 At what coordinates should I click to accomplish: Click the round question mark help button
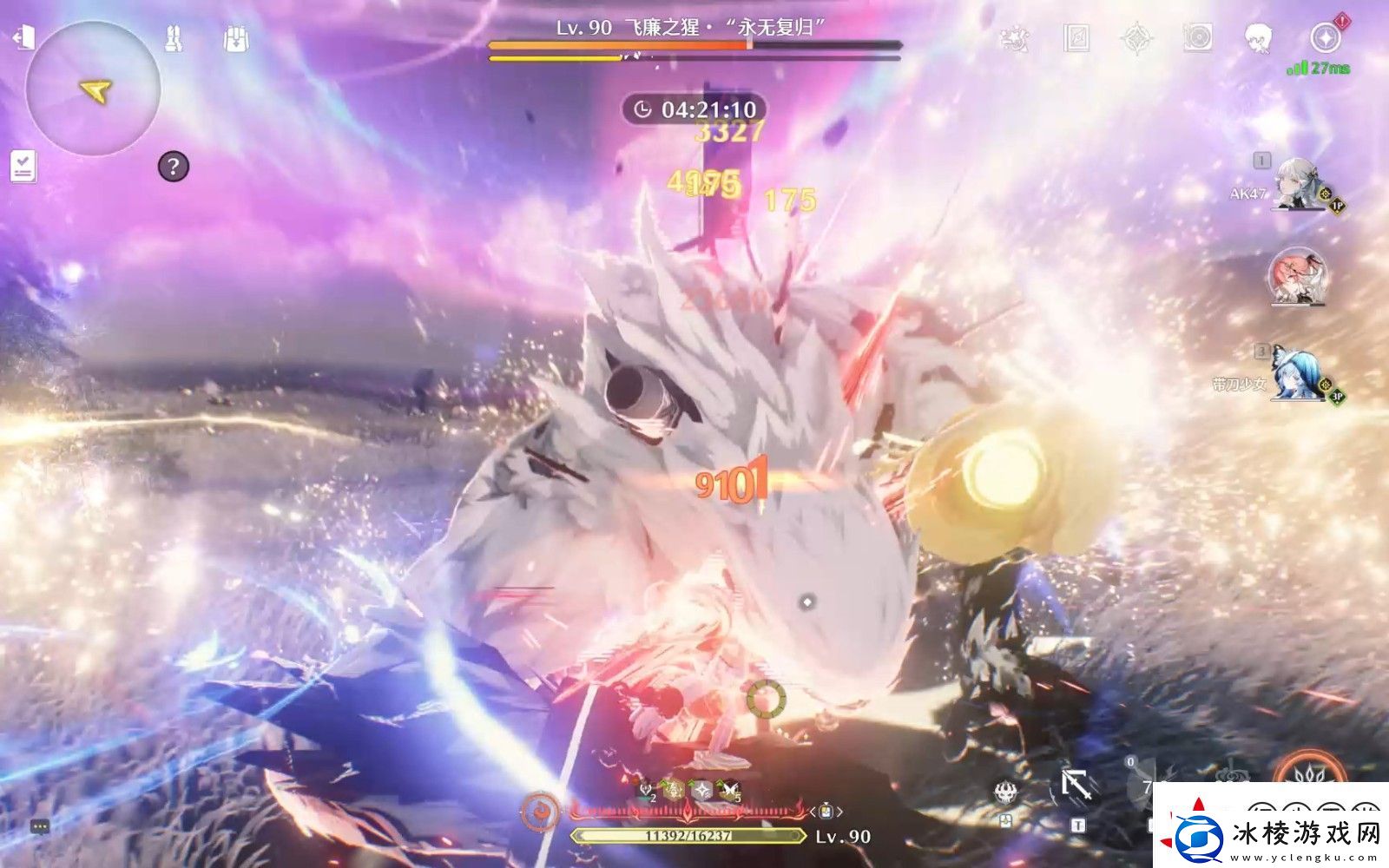pos(173,166)
